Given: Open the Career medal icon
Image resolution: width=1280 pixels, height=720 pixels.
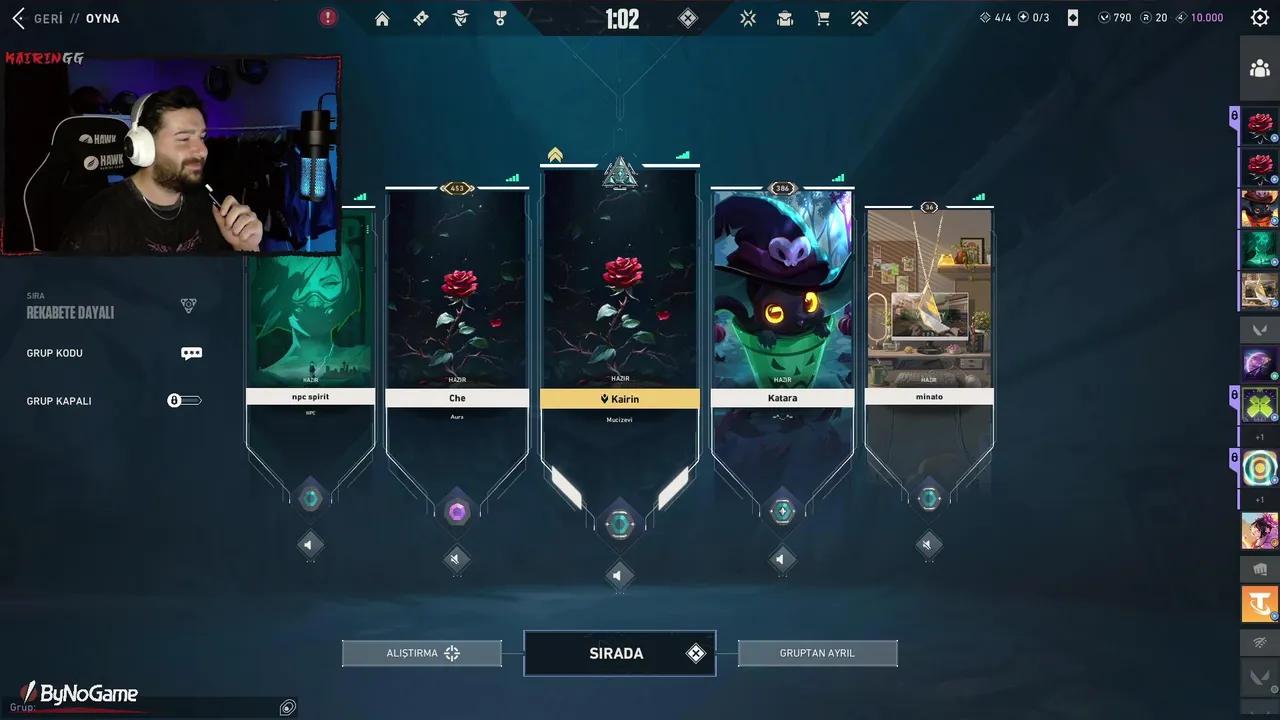Looking at the screenshot, I should pyautogui.click(x=499, y=18).
